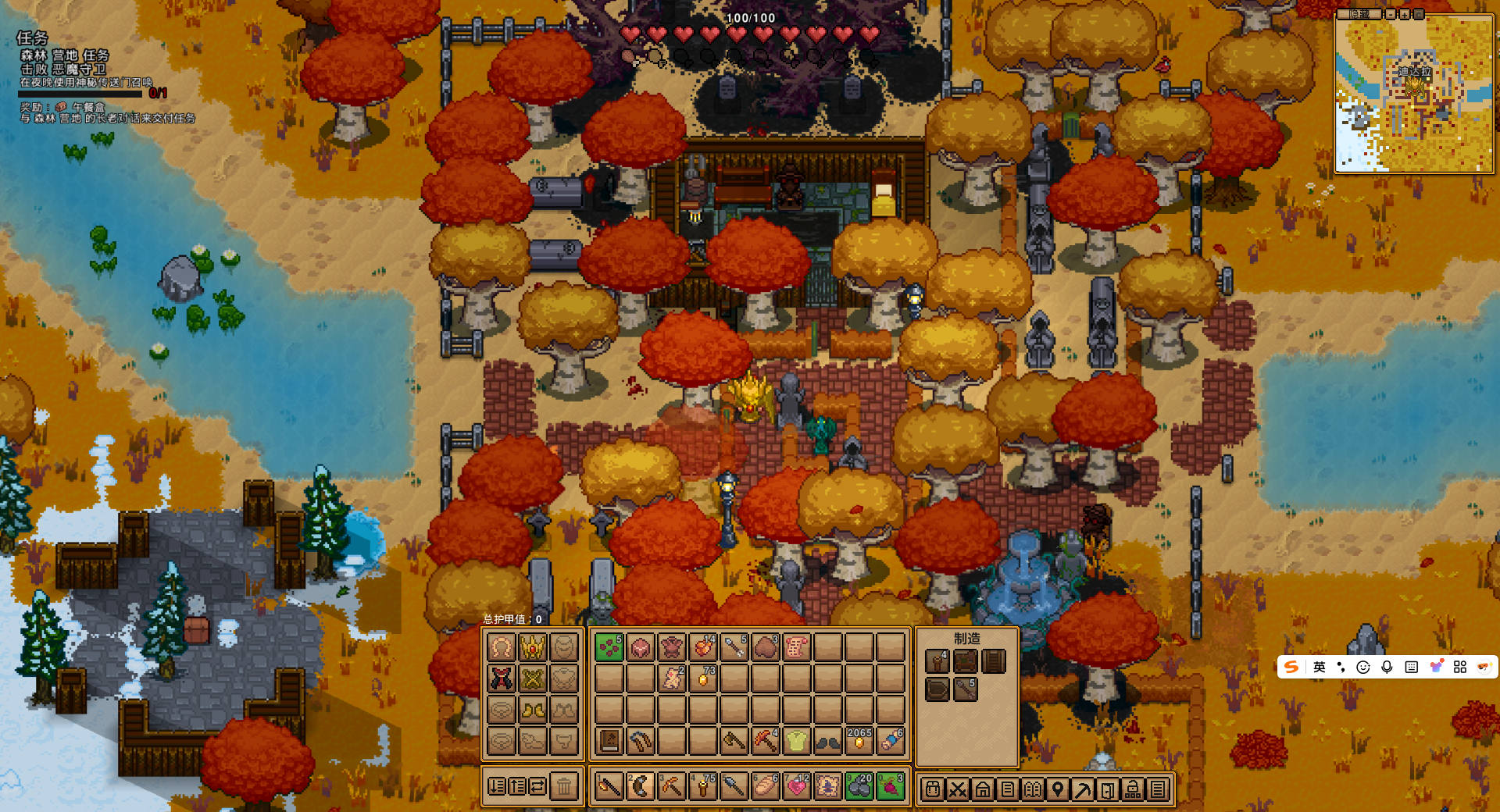Click the microphone icon in IME toolbar
This screenshot has height=812, width=1500.
[x=1387, y=667]
